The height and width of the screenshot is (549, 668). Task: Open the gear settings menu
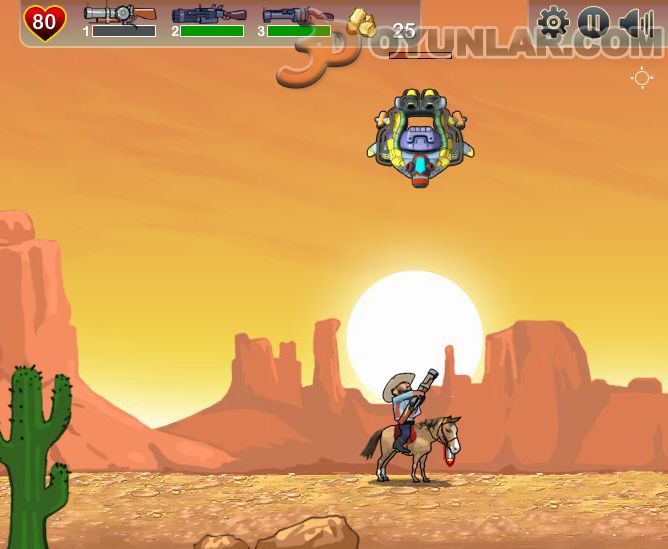point(553,22)
